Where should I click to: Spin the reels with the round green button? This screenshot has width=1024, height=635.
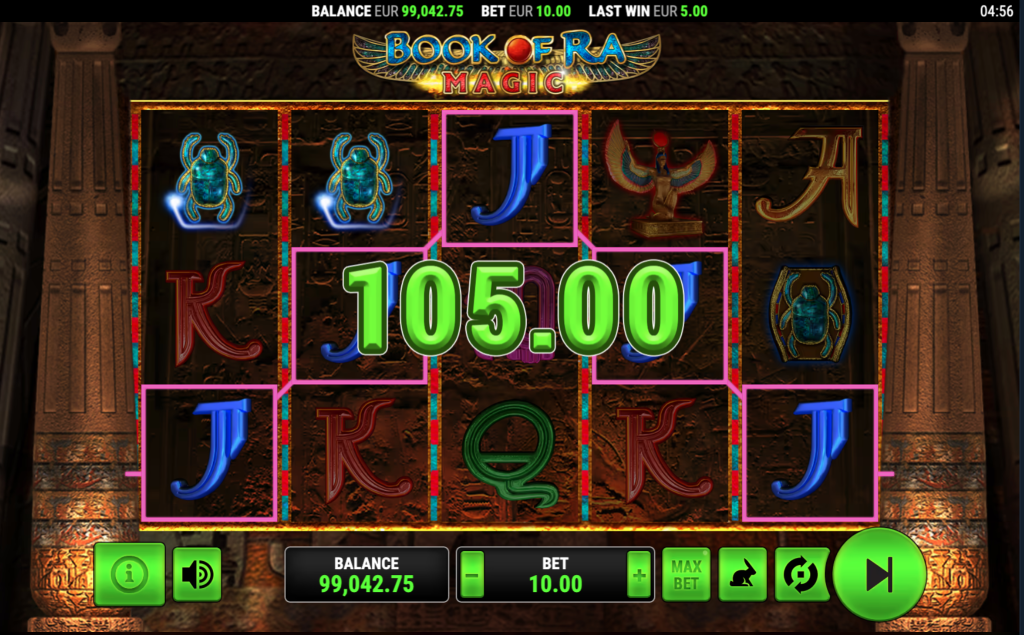point(879,574)
